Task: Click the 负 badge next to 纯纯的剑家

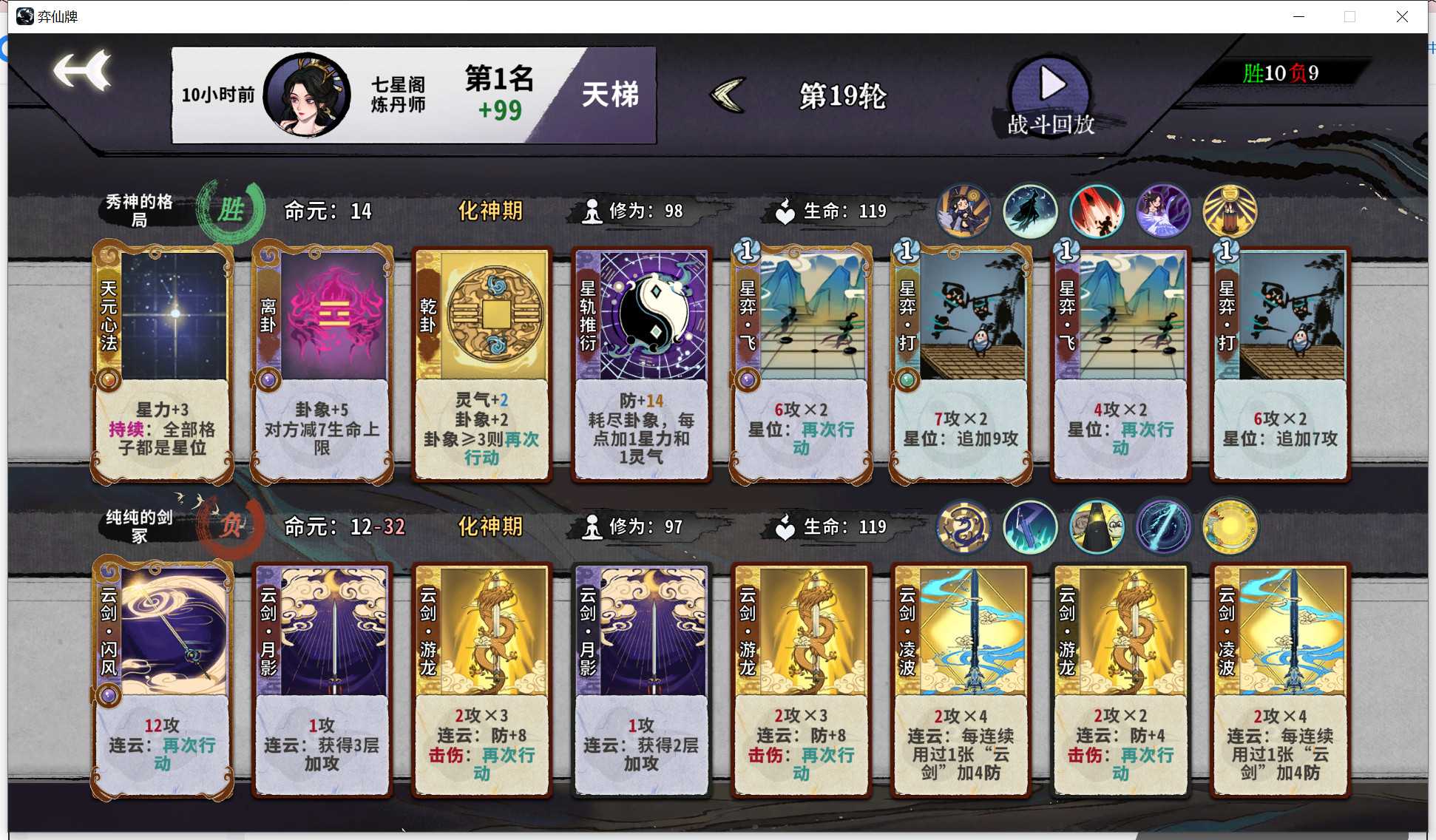Action: pyautogui.click(x=229, y=526)
